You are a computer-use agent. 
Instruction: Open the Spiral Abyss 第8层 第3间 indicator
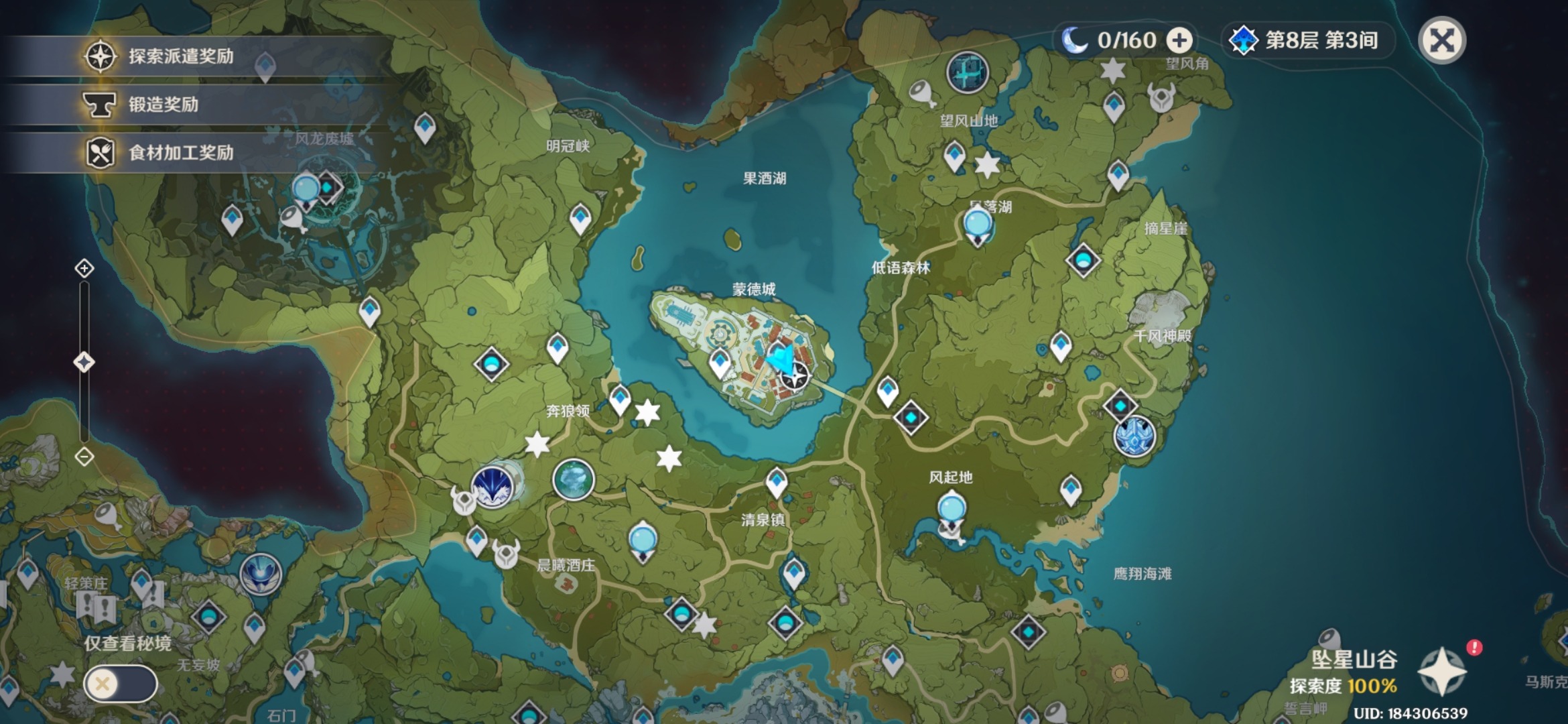1305,41
